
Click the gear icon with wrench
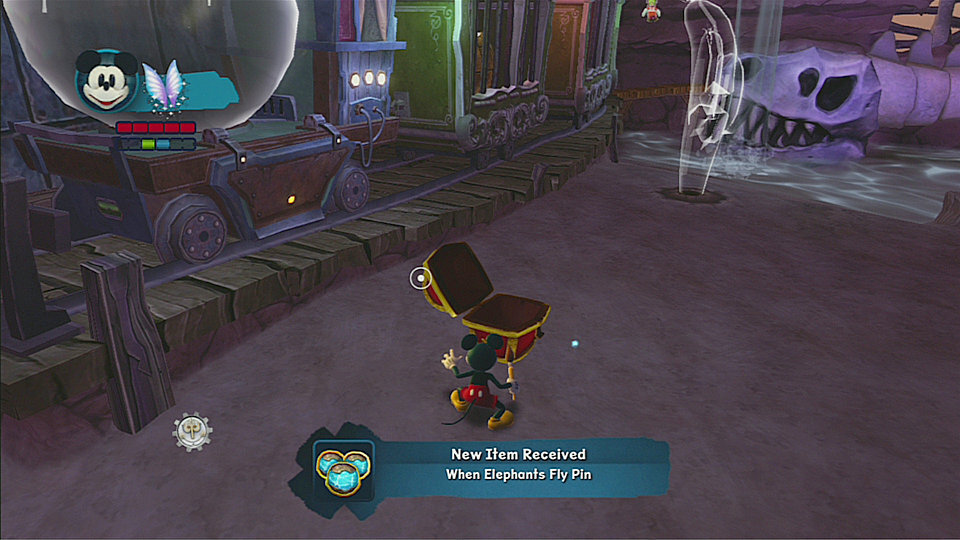pyautogui.click(x=190, y=431)
